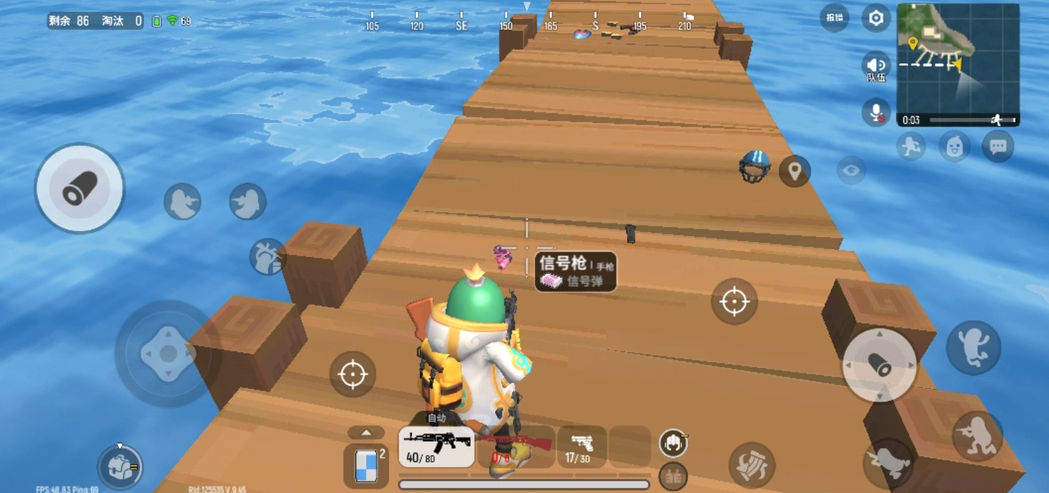The height and width of the screenshot is (493, 1049).
Task: Tap the helmet equipment icon
Action: point(673,442)
